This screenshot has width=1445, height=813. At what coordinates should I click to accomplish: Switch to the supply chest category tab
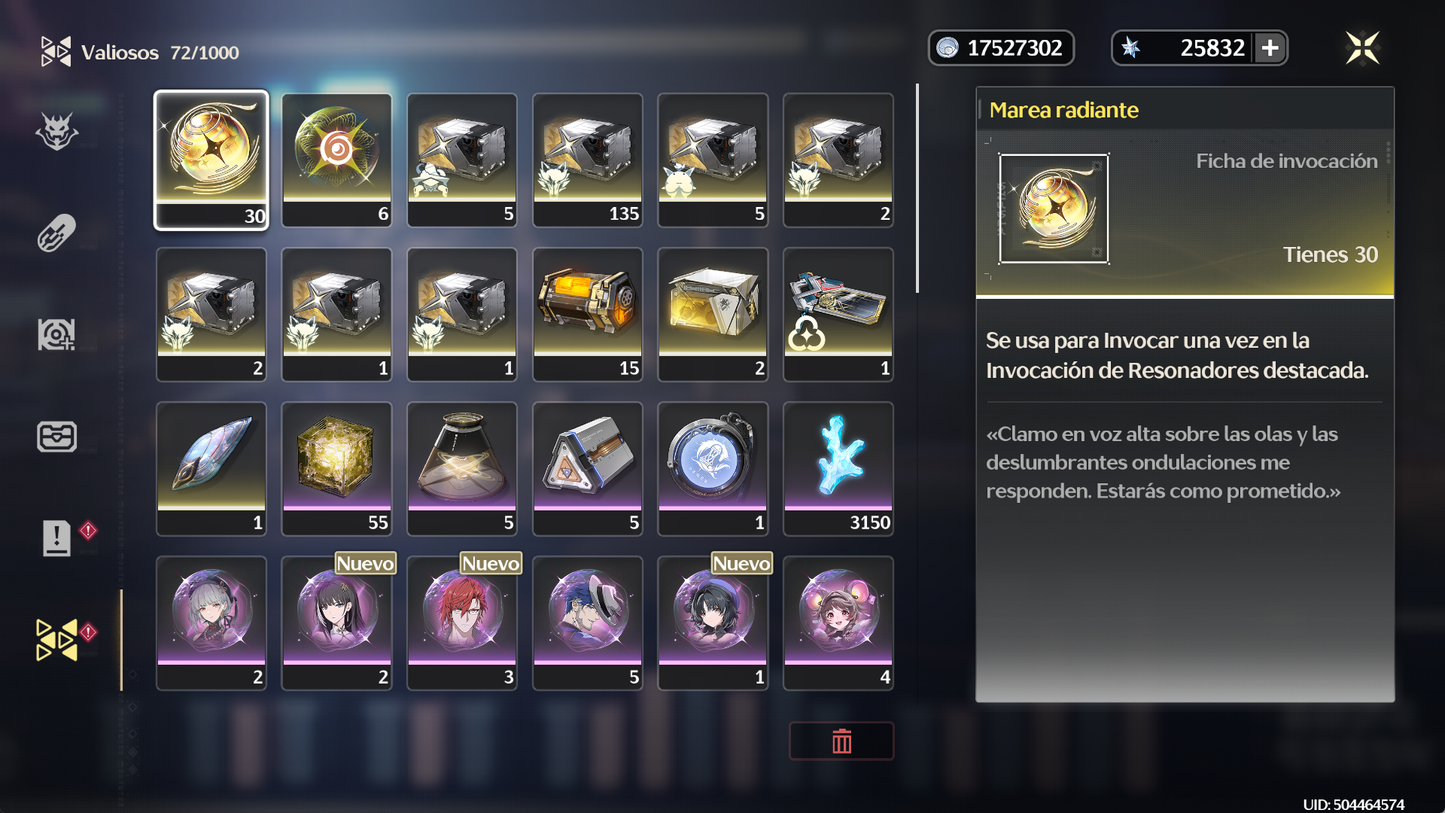(57, 437)
